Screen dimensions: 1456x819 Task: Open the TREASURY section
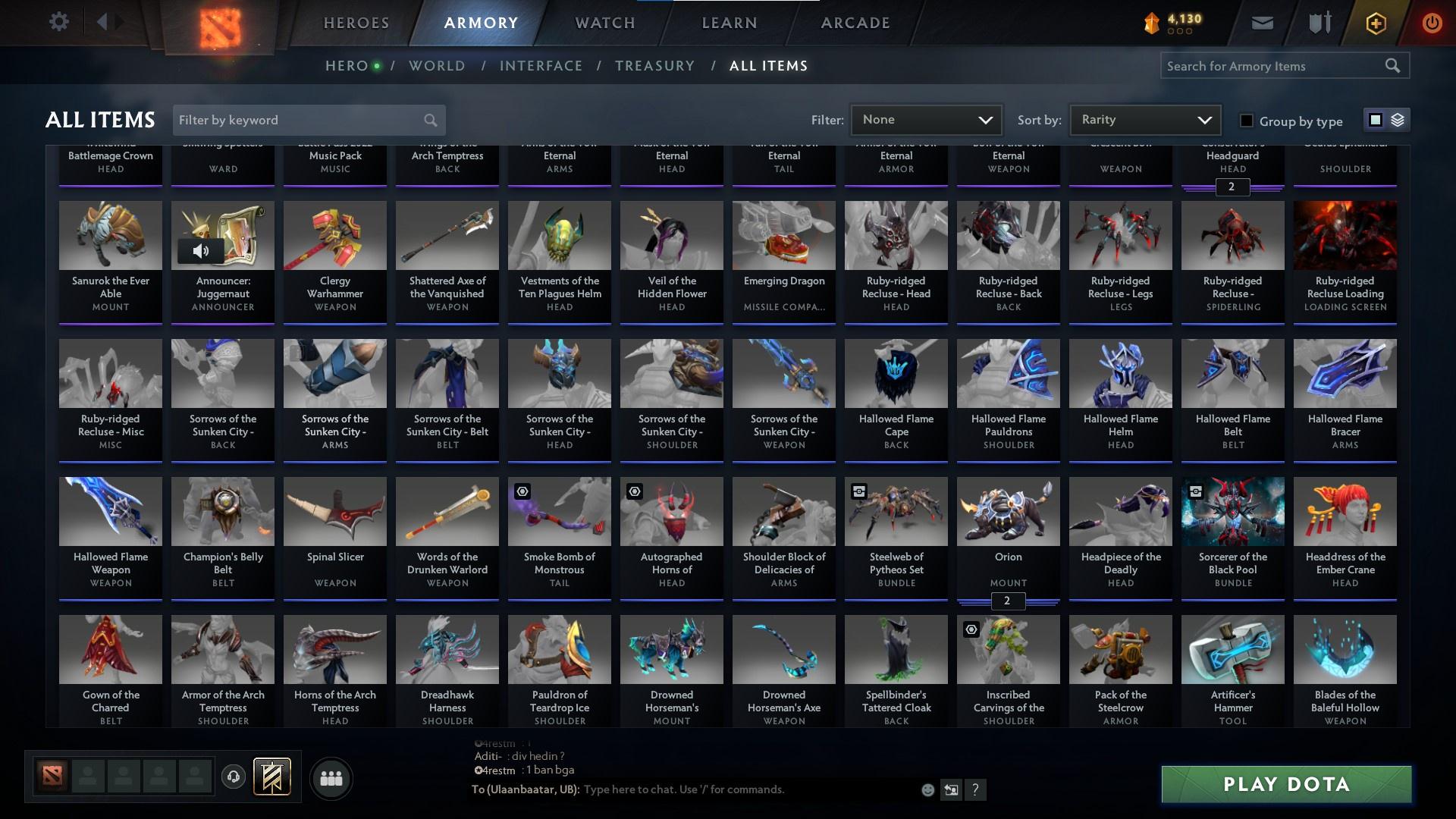coord(654,65)
